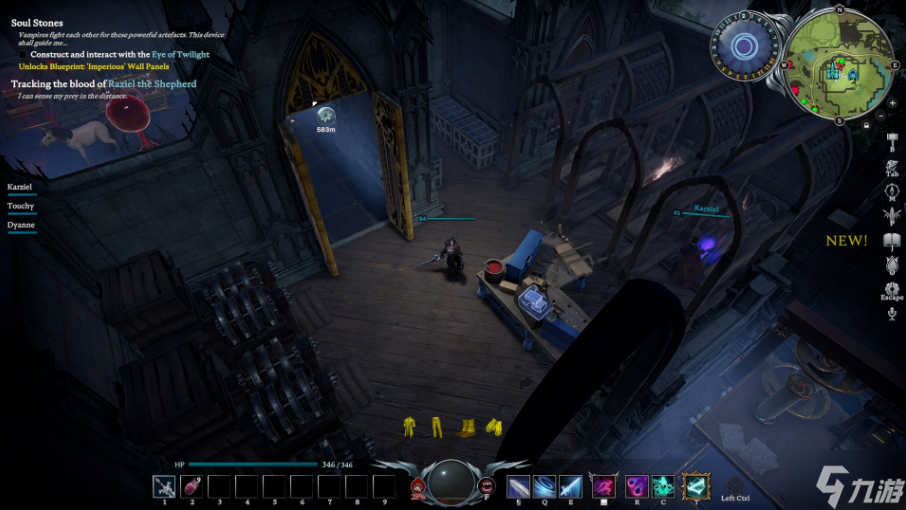Select the weapon in hotbar slot 1
This screenshot has height=510, width=906.
(164, 487)
